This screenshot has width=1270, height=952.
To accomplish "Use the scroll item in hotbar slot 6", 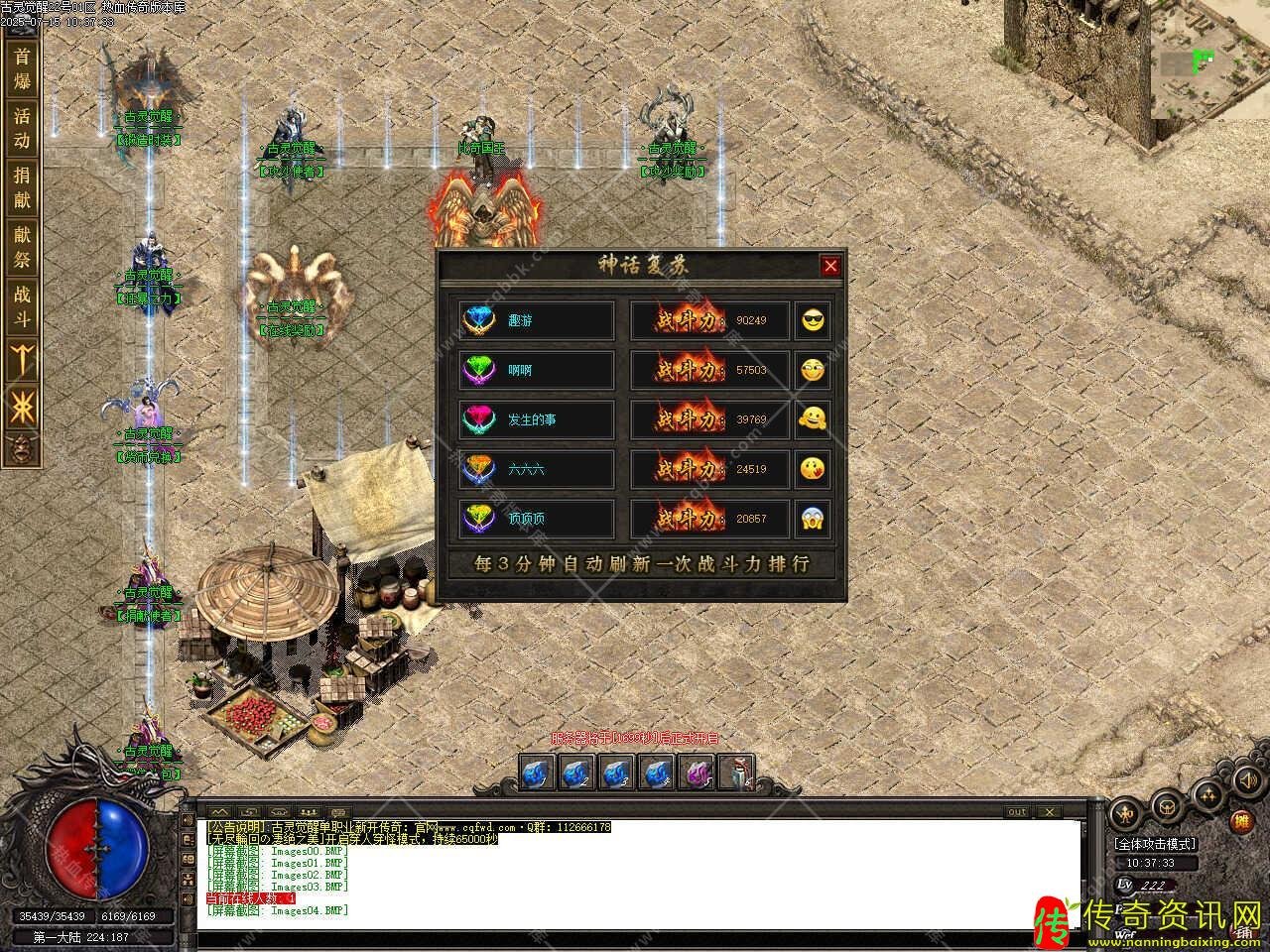I will tap(735, 772).
